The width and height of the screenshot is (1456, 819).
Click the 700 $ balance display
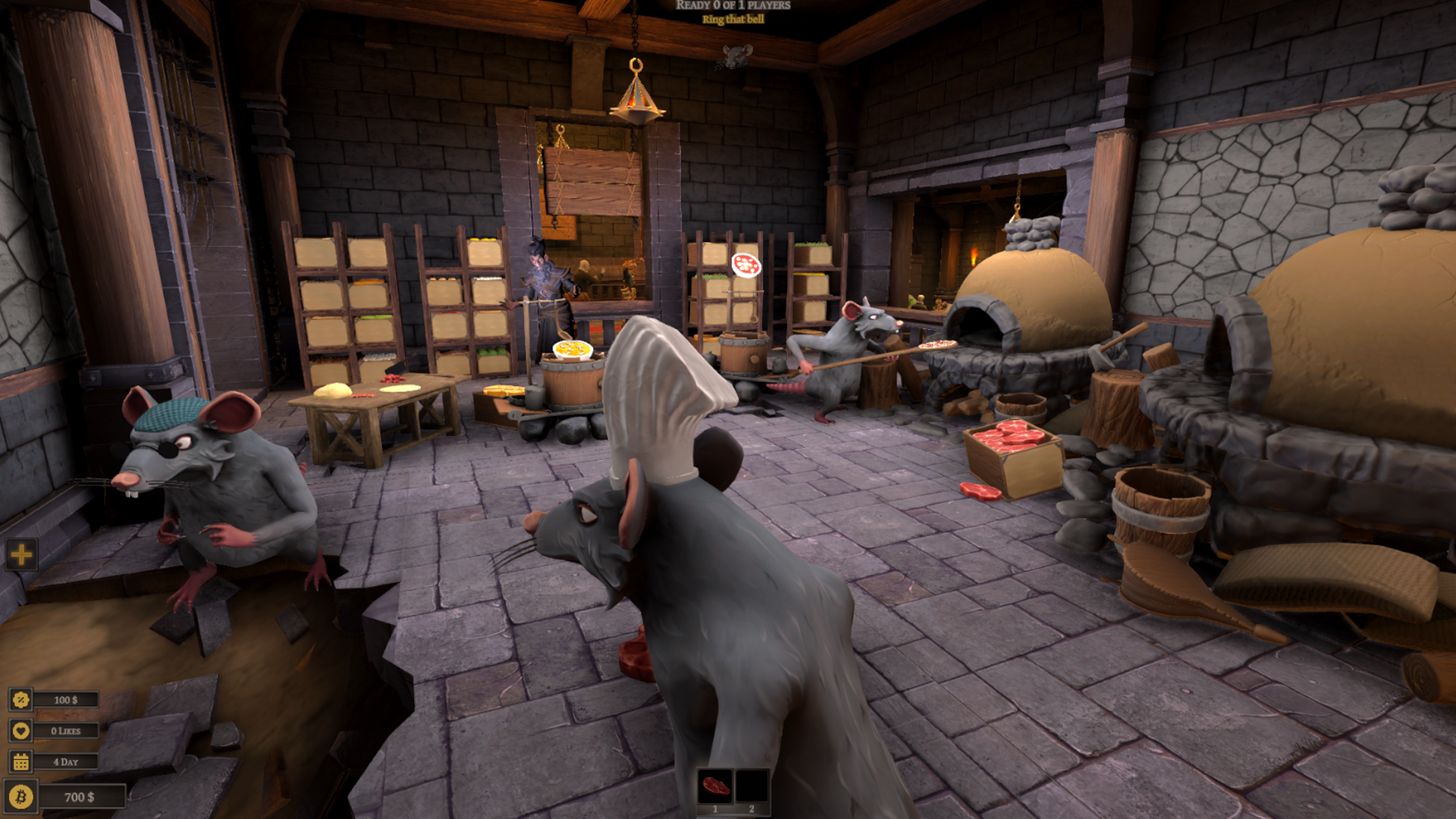click(78, 797)
